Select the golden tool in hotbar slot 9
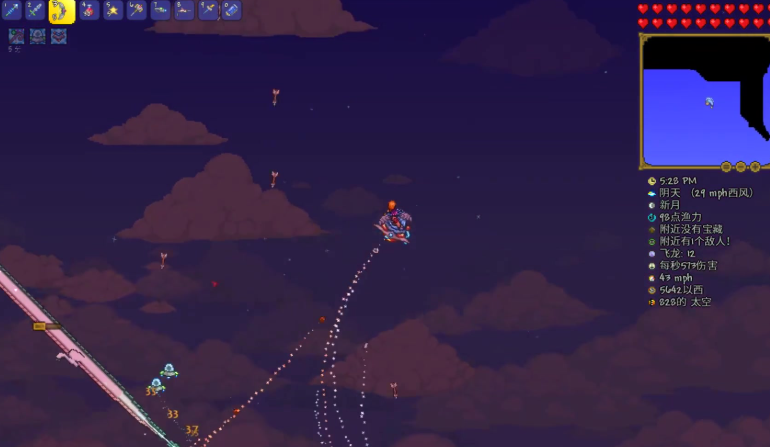Image resolution: width=770 pixels, height=447 pixels. [x=209, y=10]
